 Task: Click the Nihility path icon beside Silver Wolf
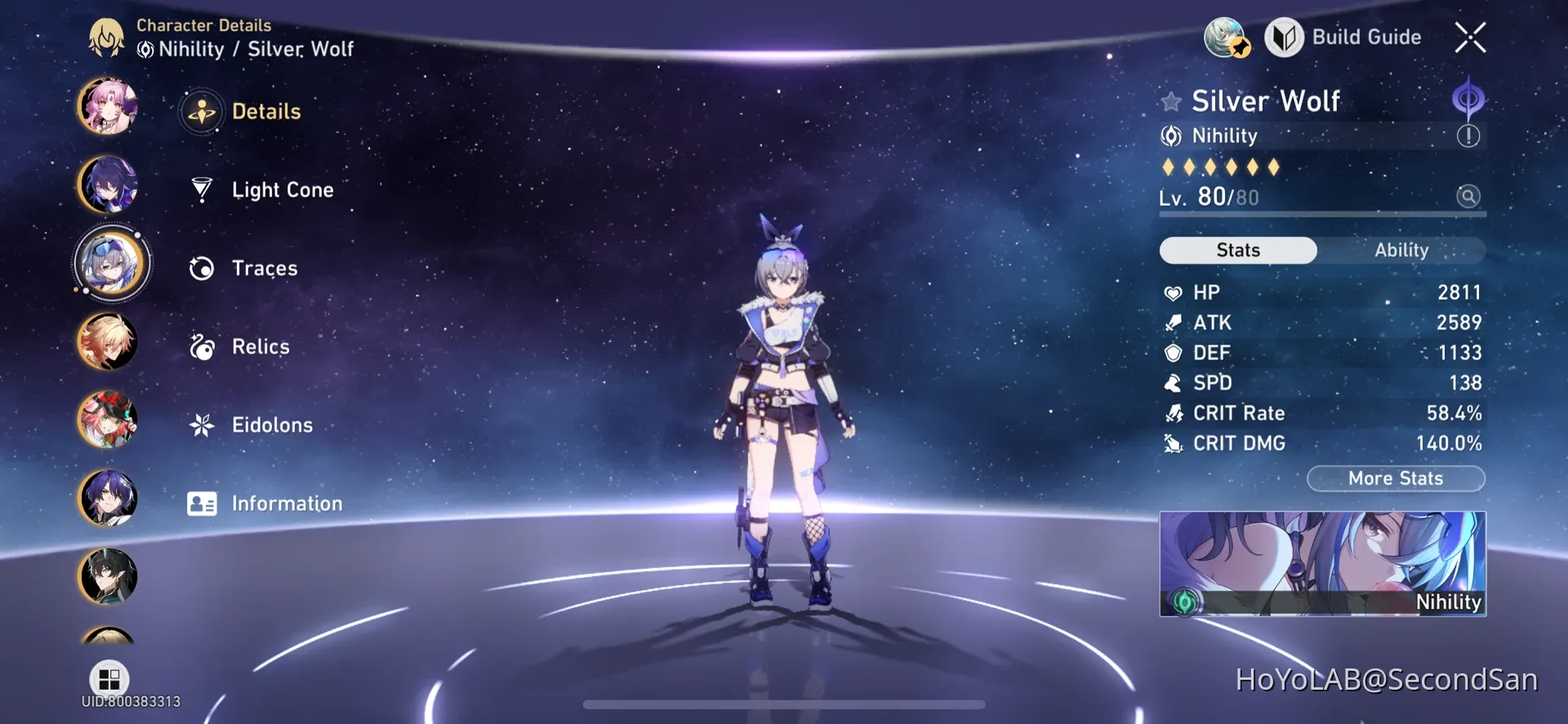point(1172,136)
